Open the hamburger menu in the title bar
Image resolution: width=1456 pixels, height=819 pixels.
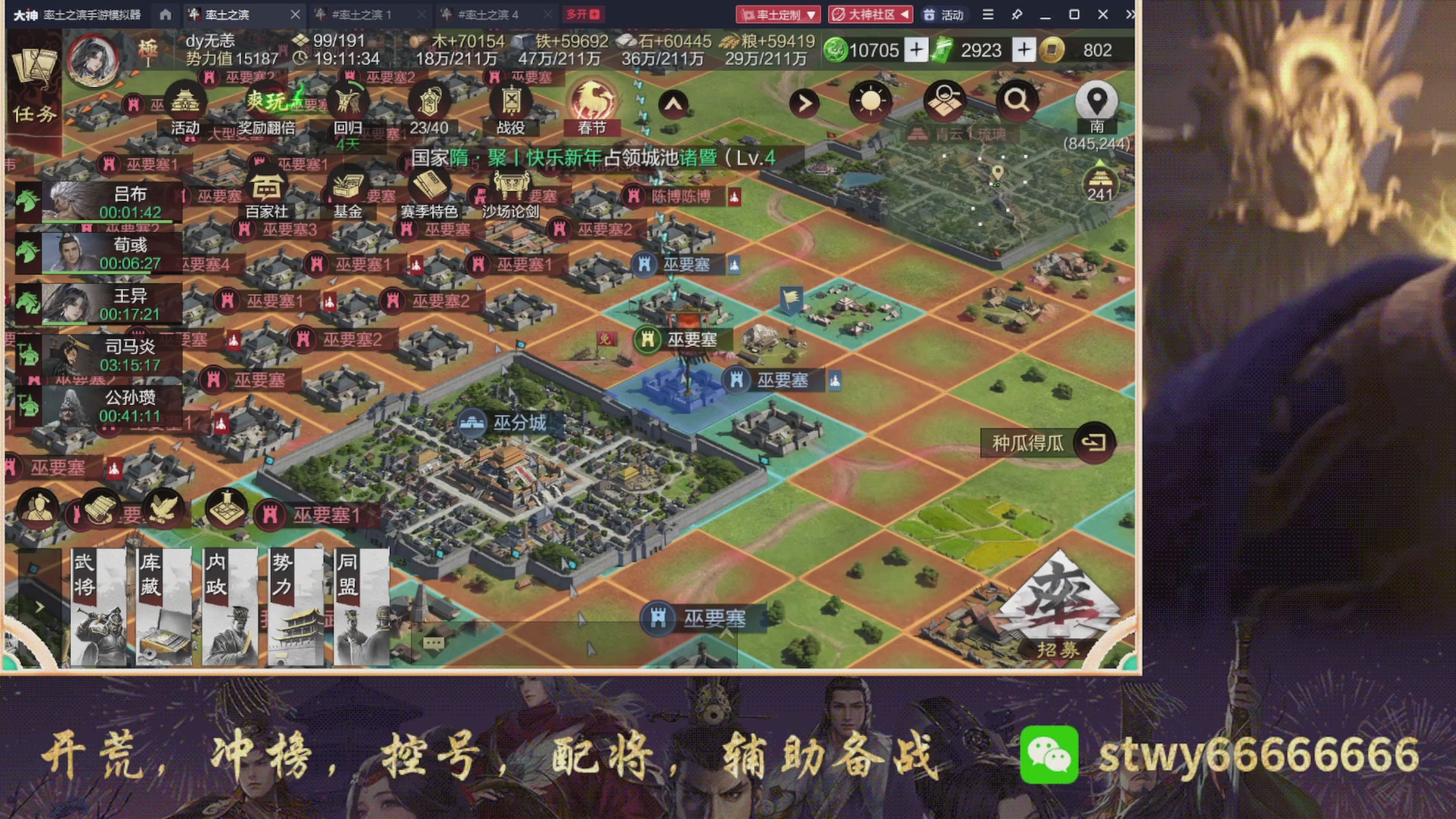click(987, 14)
